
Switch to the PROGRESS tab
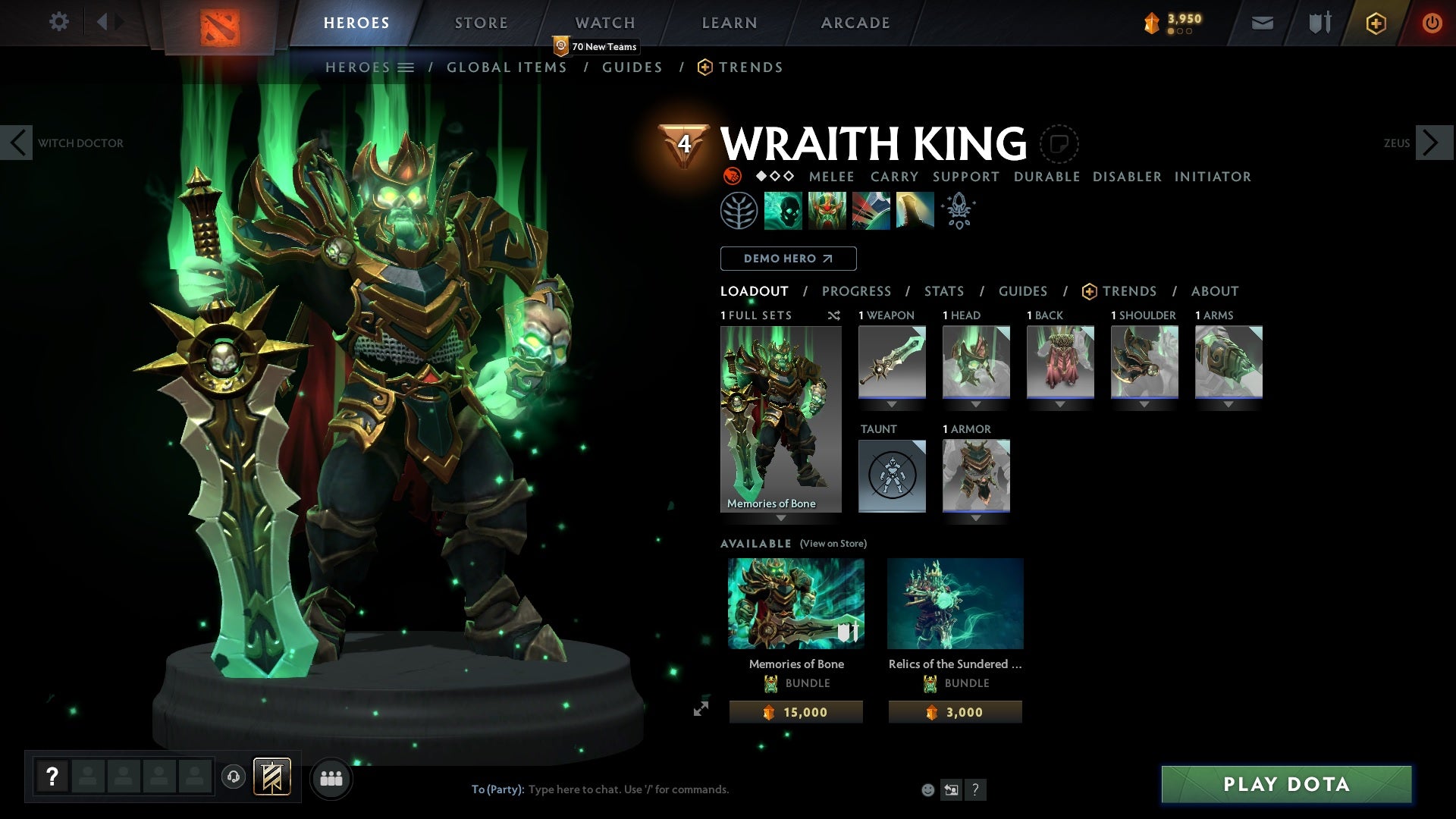point(857,291)
